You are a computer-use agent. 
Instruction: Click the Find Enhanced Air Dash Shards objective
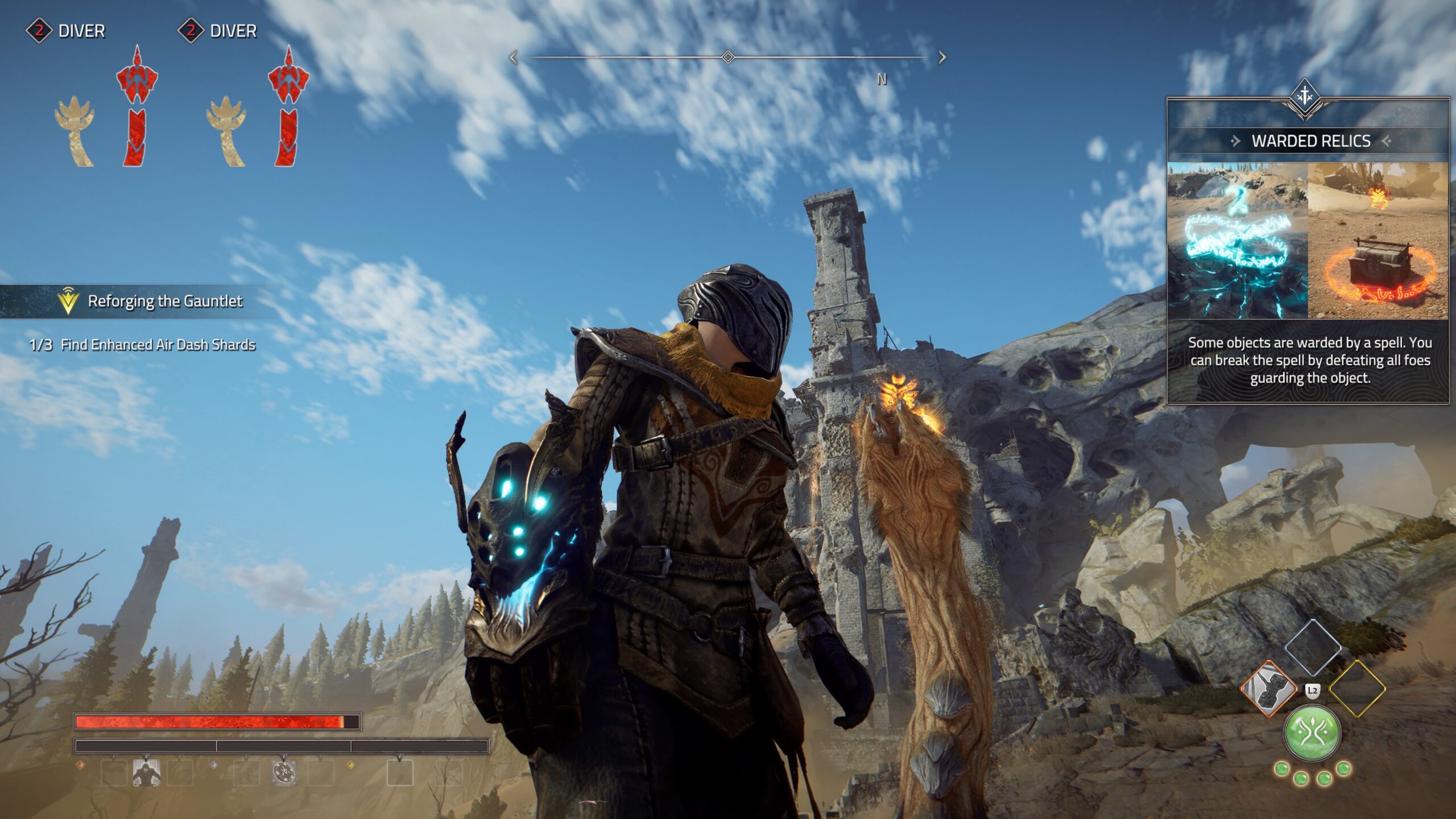pos(158,345)
